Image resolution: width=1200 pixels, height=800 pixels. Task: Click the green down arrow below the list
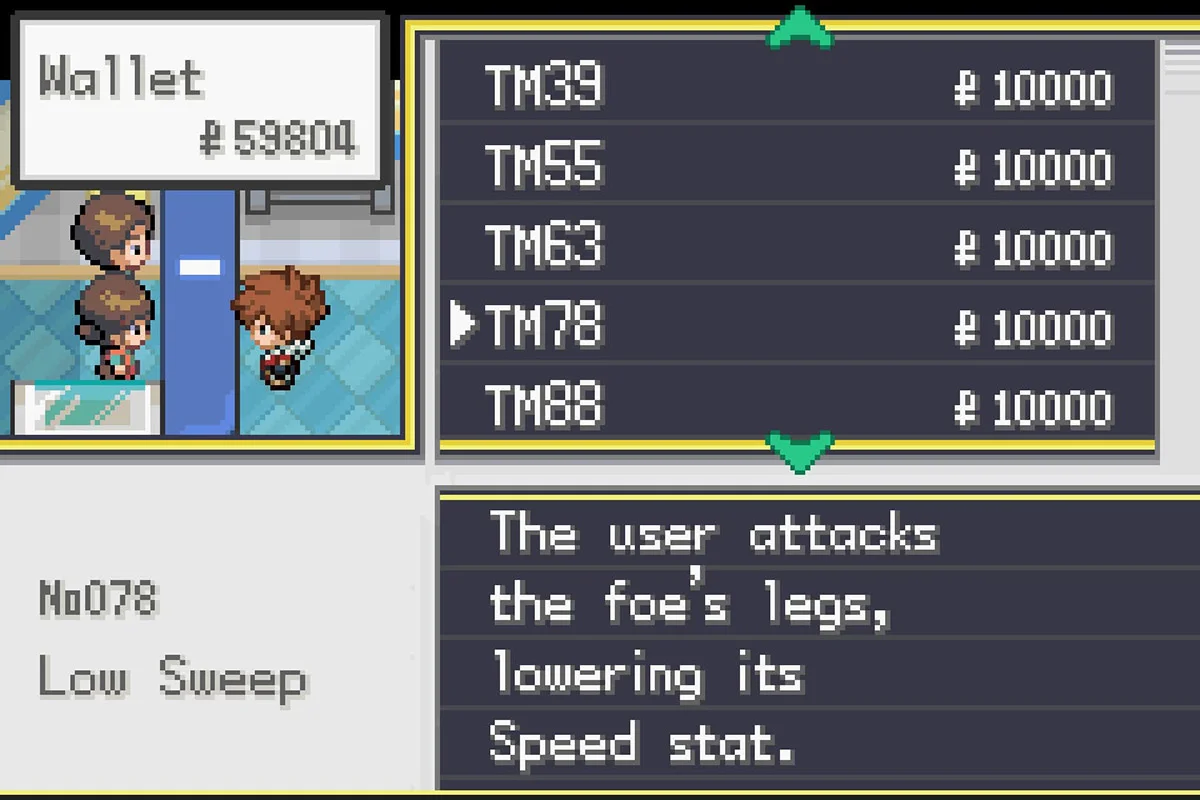pyautogui.click(x=799, y=450)
